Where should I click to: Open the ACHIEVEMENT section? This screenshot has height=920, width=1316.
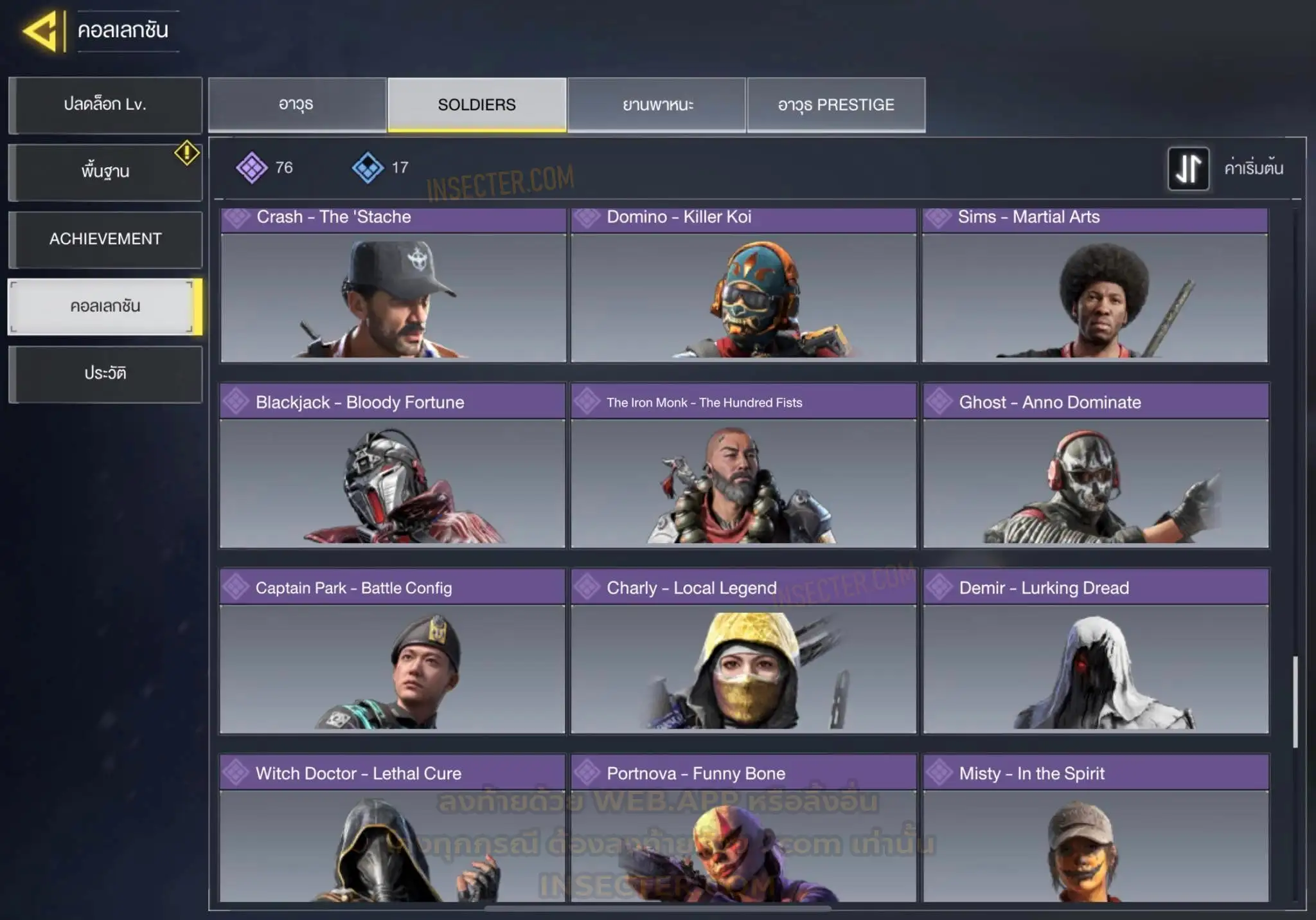click(x=105, y=239)
